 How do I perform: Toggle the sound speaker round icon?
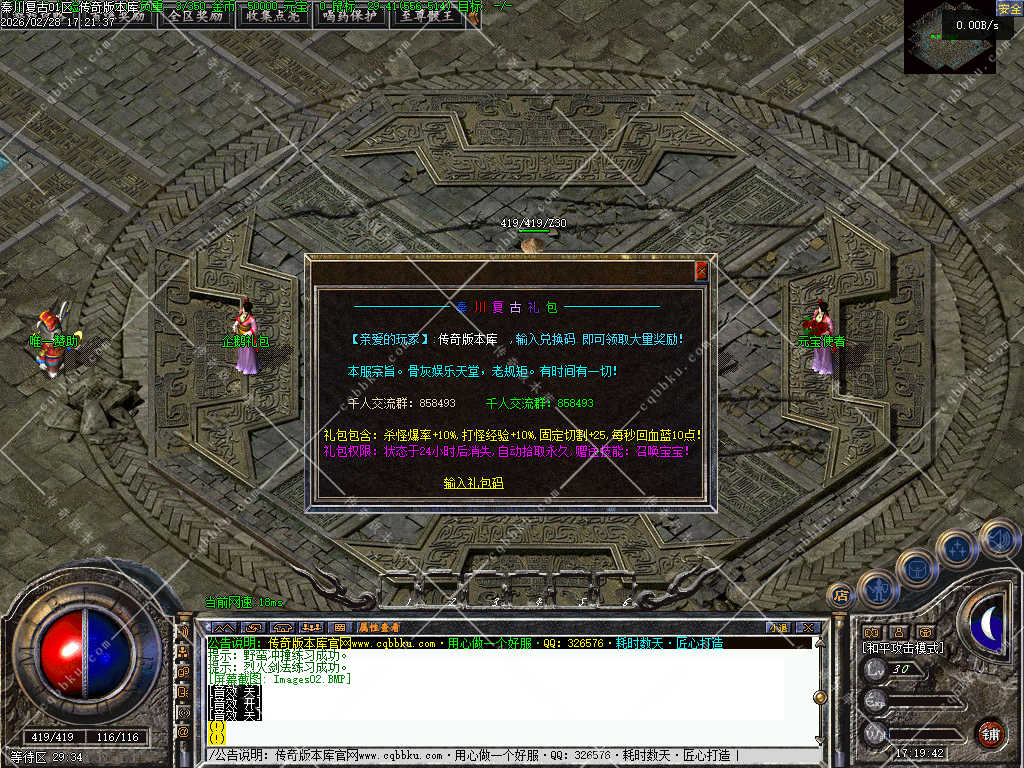pos(998,538)
